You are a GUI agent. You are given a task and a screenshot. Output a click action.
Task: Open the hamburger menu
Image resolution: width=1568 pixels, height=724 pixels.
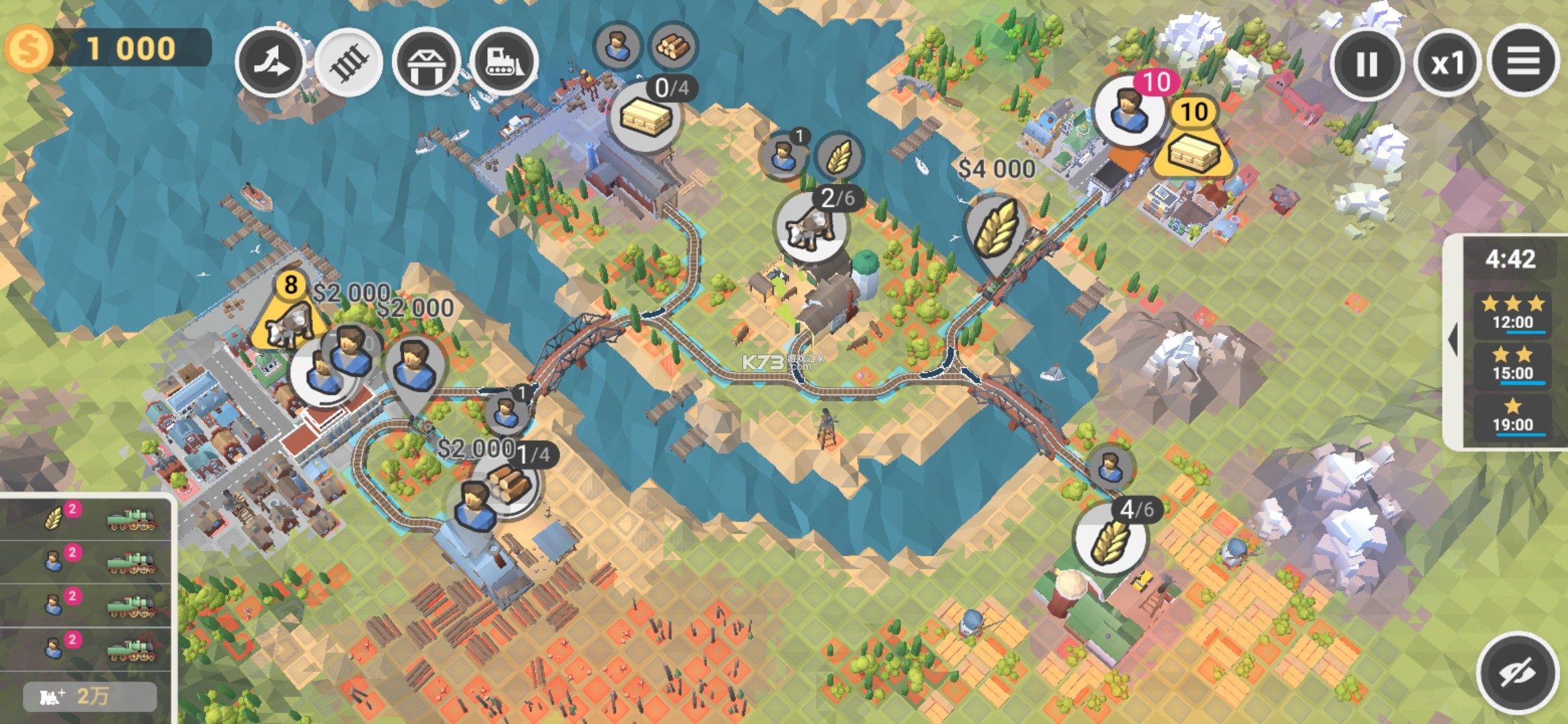1523,62
